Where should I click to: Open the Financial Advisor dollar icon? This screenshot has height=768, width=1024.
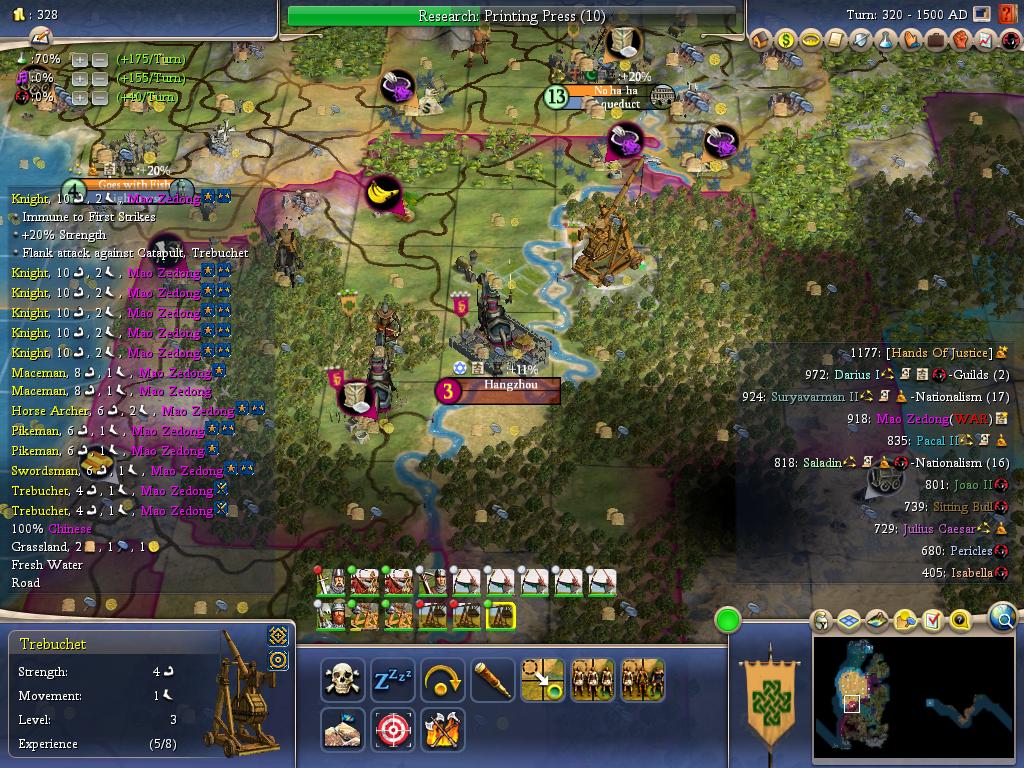click(785, 40)
